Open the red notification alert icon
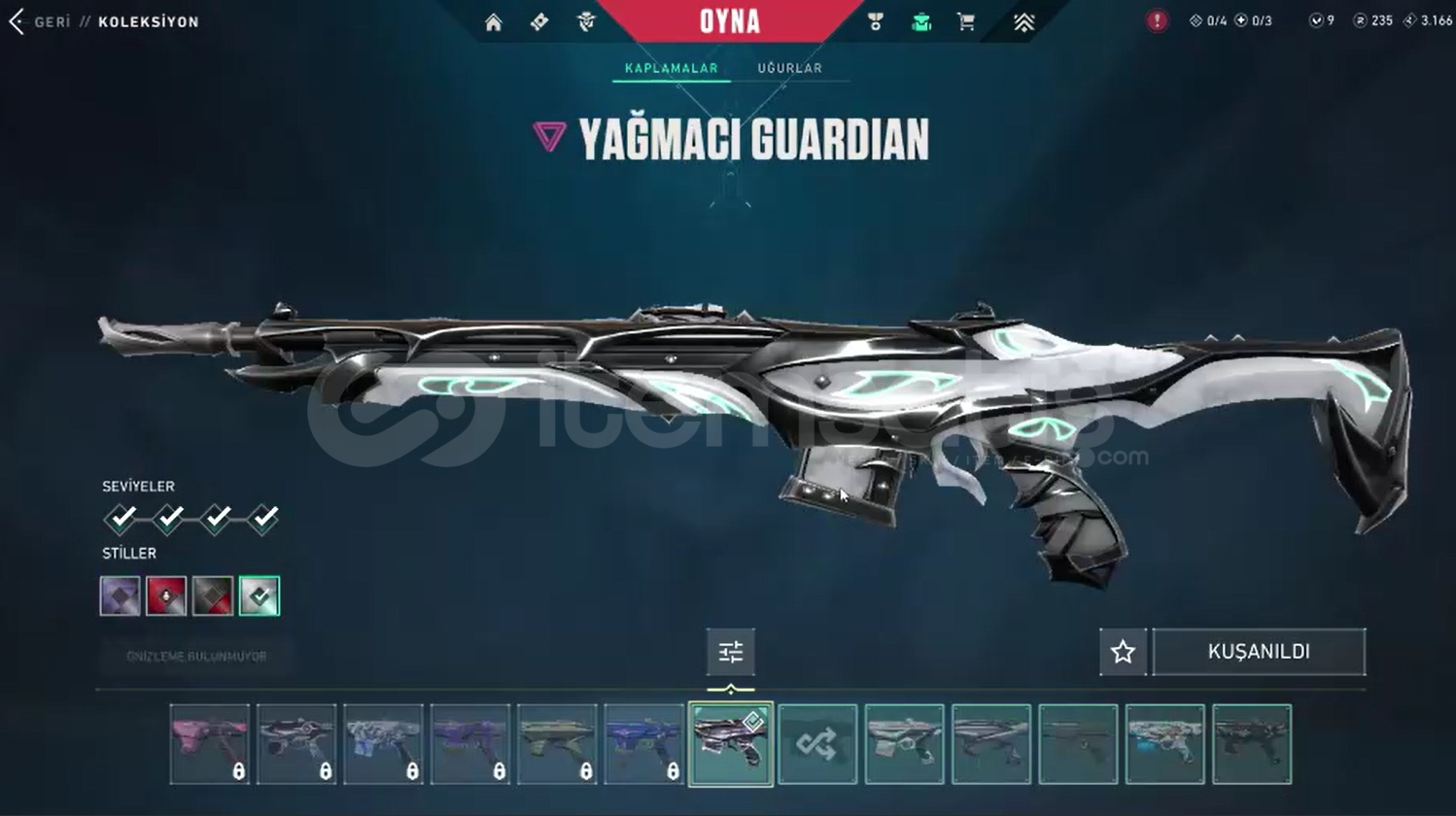This screenshot has width=1456, height=816. pyautogui.click(x=1157, y=19)
